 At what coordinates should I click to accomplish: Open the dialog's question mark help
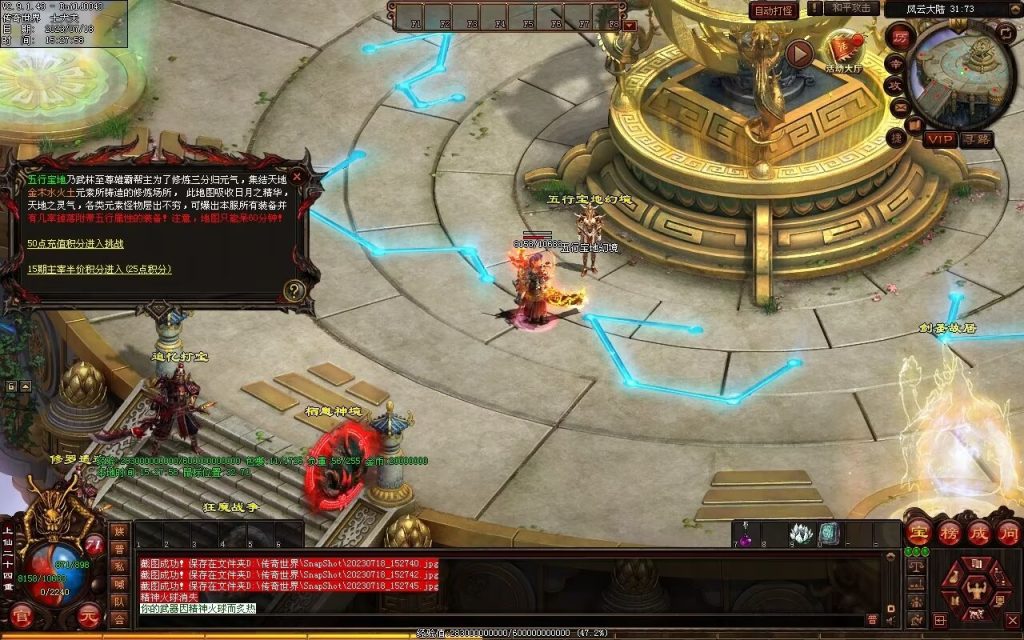coord(294,291)
